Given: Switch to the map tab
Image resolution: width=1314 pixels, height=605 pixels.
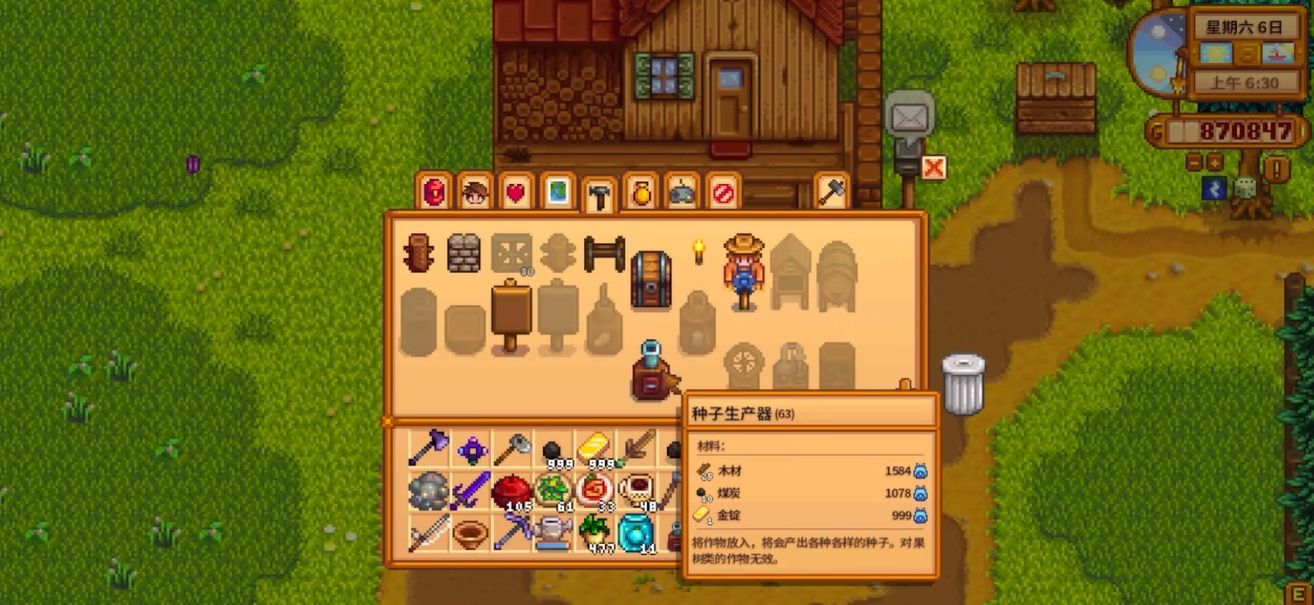Looking at the screenshot, I should 557,192.
